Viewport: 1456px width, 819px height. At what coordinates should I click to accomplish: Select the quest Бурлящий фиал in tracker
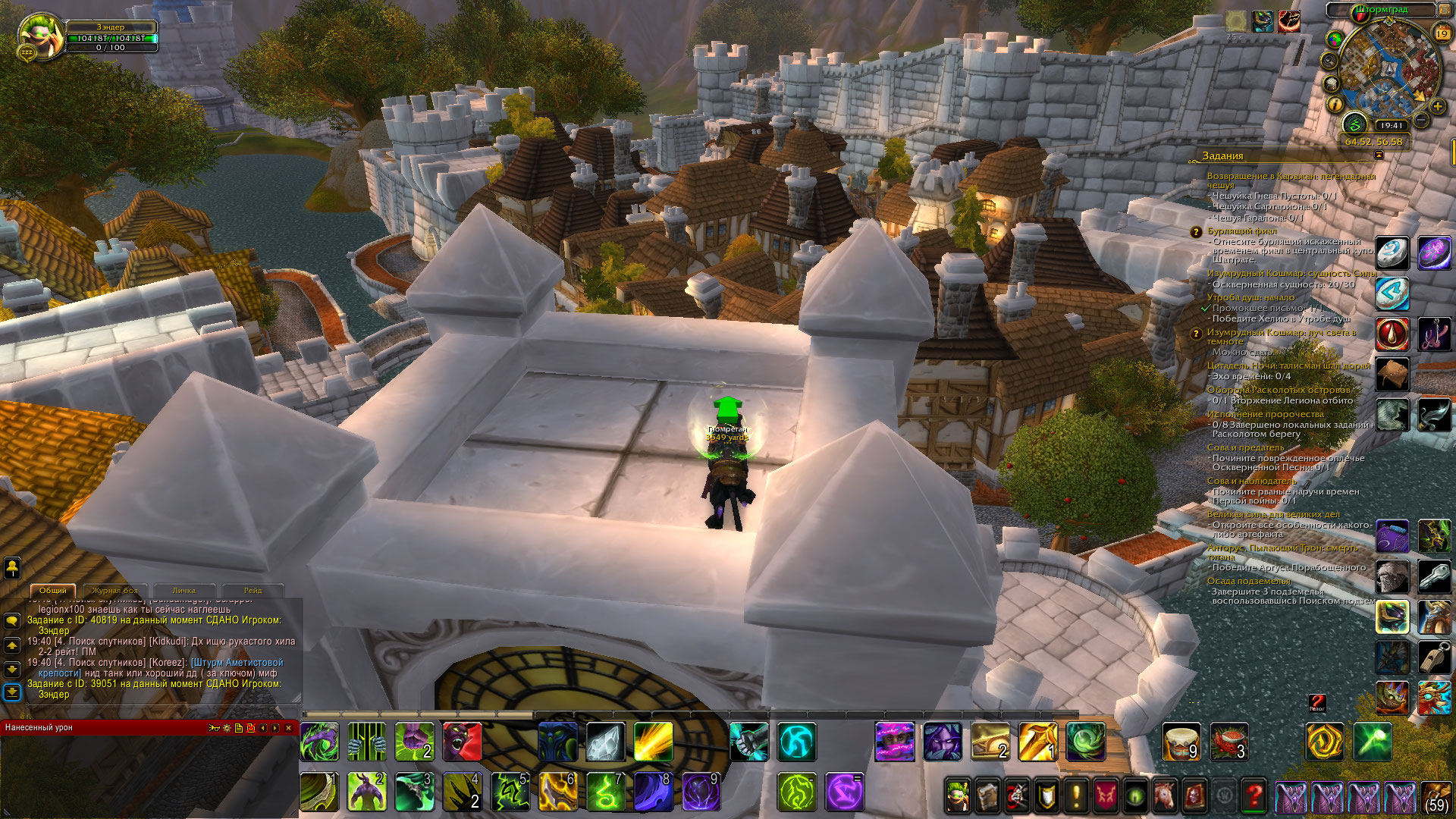1241,231
